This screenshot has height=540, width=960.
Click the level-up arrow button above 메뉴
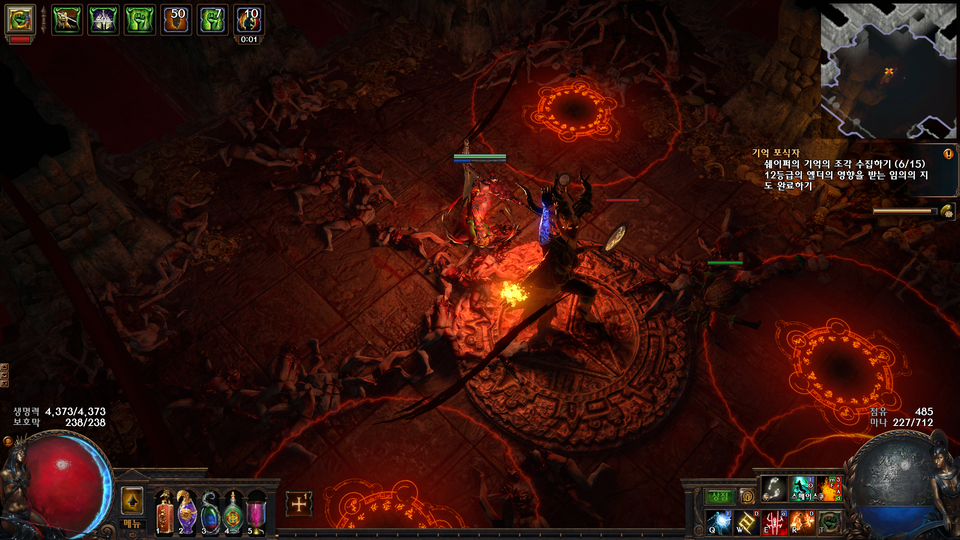coord(132,501)
